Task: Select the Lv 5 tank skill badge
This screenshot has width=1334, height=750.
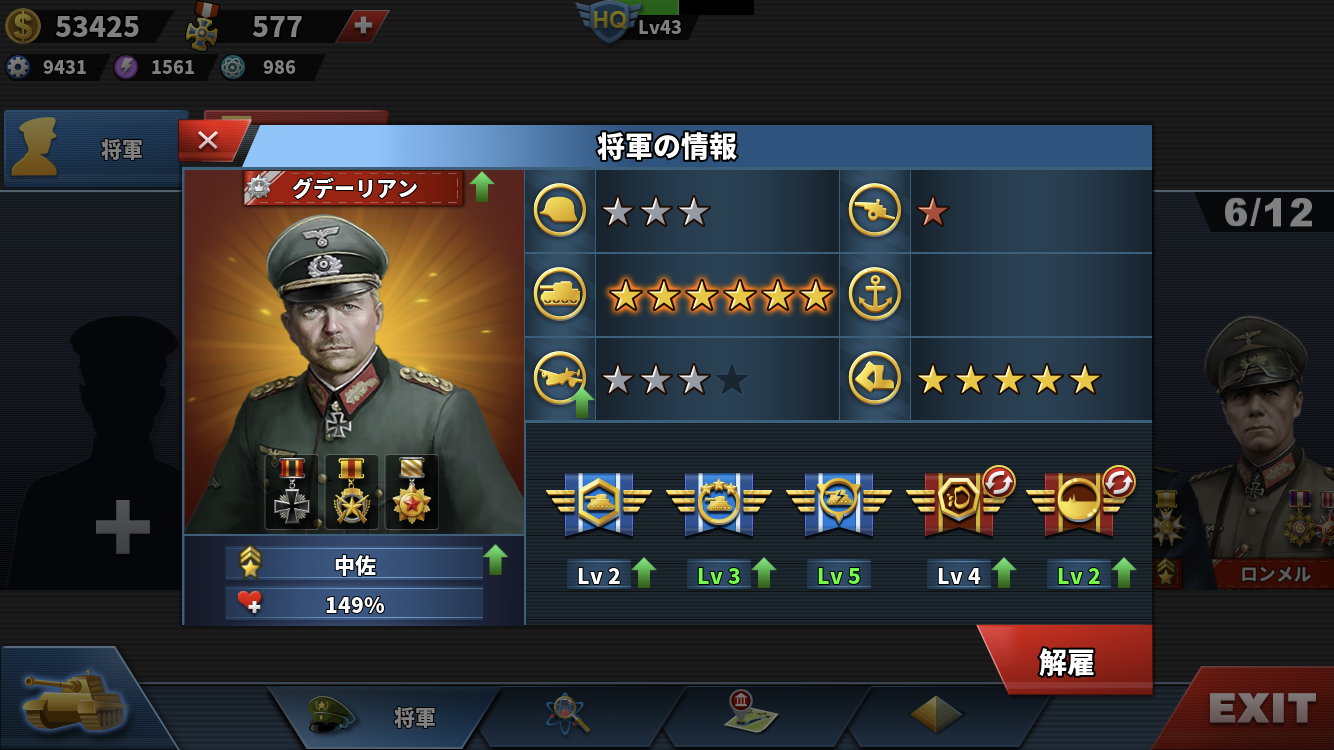Action: (x=838, y=503)
